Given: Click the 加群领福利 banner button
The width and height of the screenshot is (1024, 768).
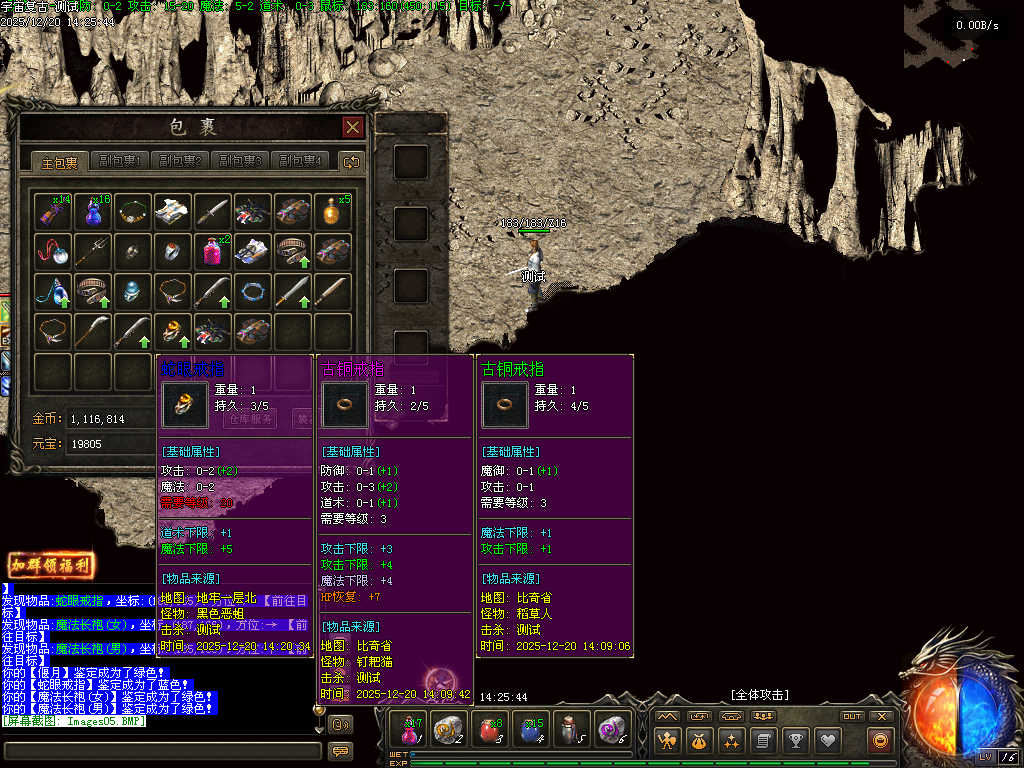Looking at the screenshot, I should click(x=52, y=565).
